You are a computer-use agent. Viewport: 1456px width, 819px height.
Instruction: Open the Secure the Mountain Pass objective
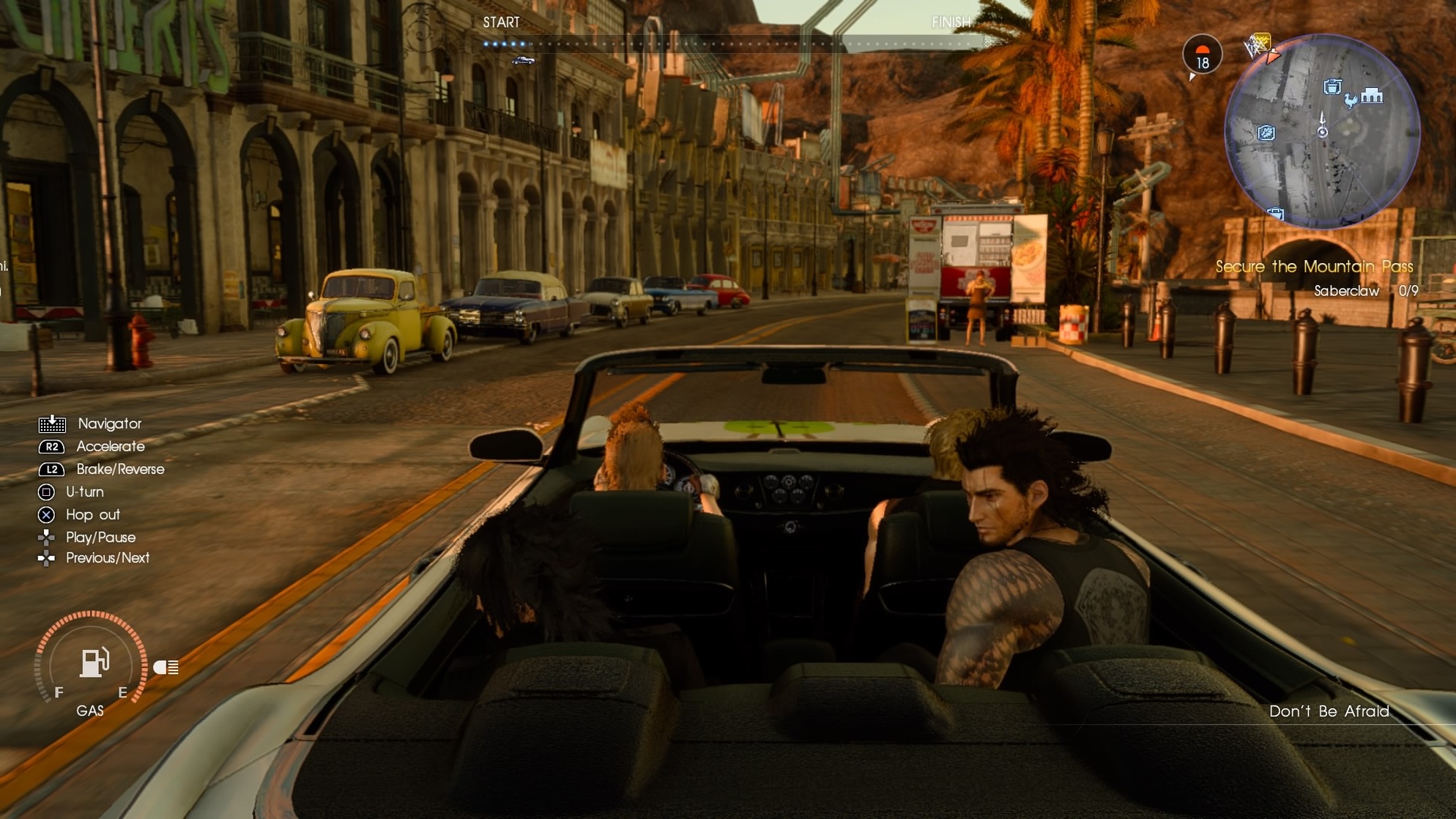[1314, 267]
